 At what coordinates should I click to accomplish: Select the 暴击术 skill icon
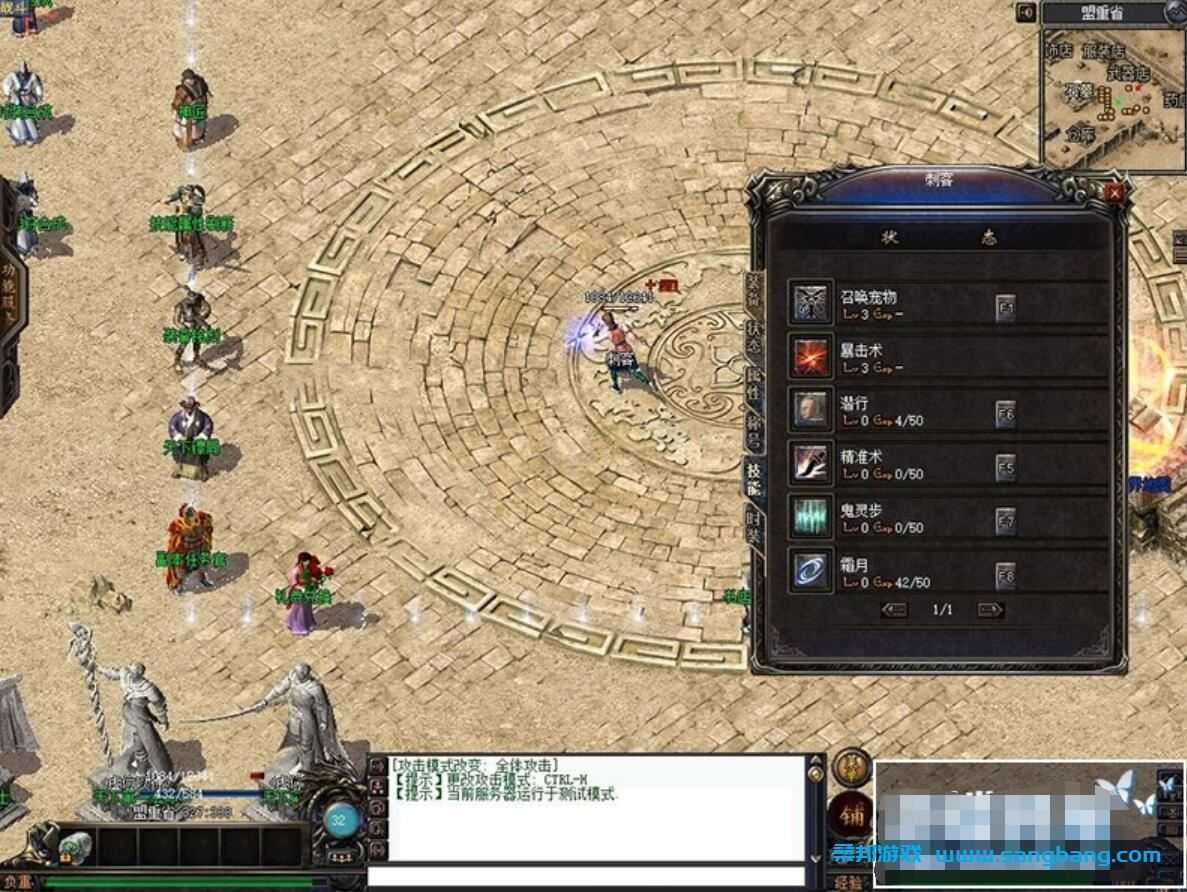pos(809,356)
